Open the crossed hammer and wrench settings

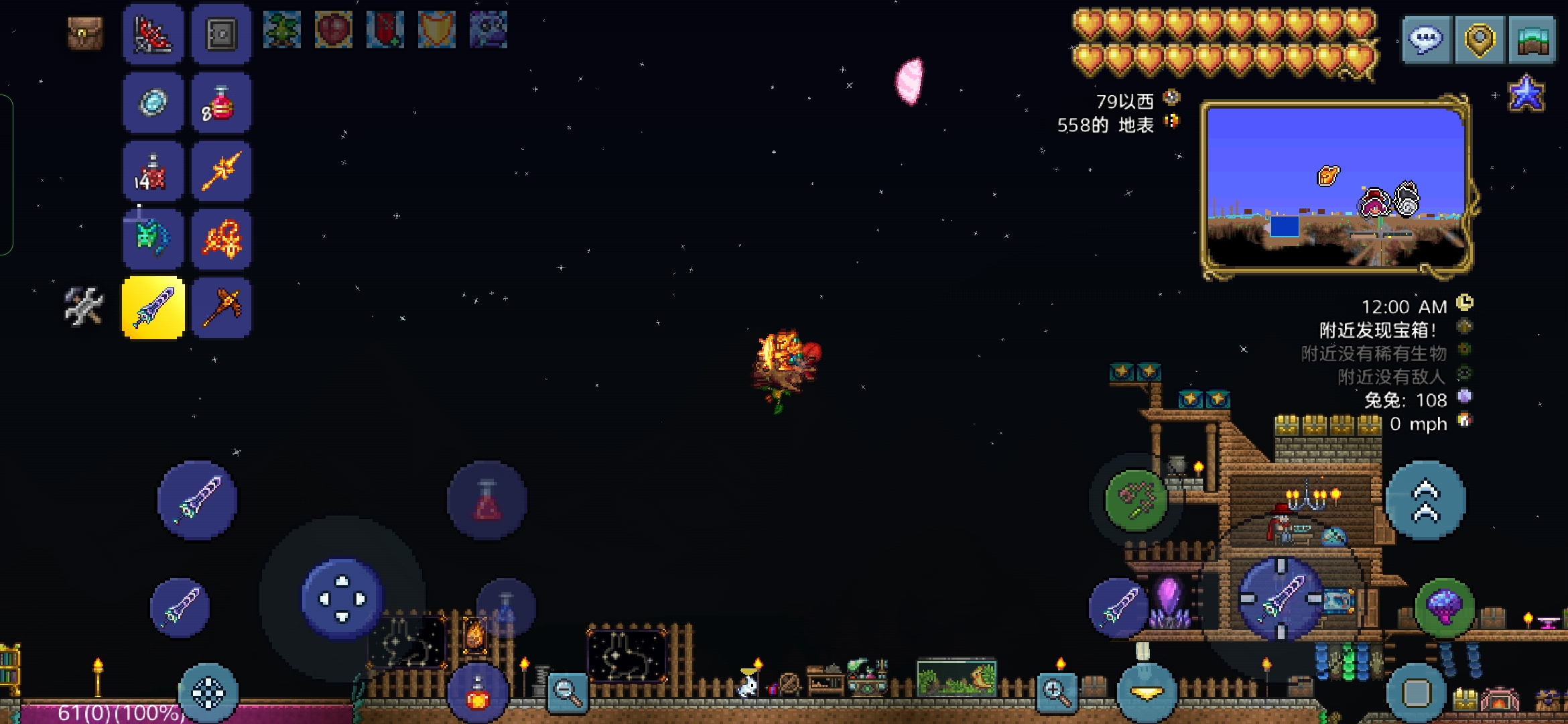(84, 307)
